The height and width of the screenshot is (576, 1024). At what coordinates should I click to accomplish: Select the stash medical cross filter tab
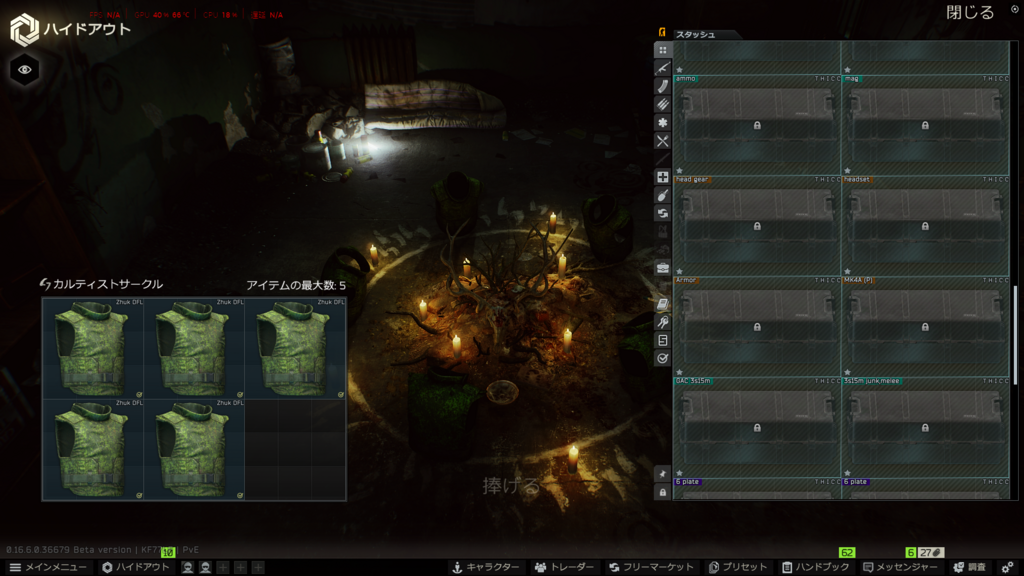pyautogui.click(x=662, y=177)
